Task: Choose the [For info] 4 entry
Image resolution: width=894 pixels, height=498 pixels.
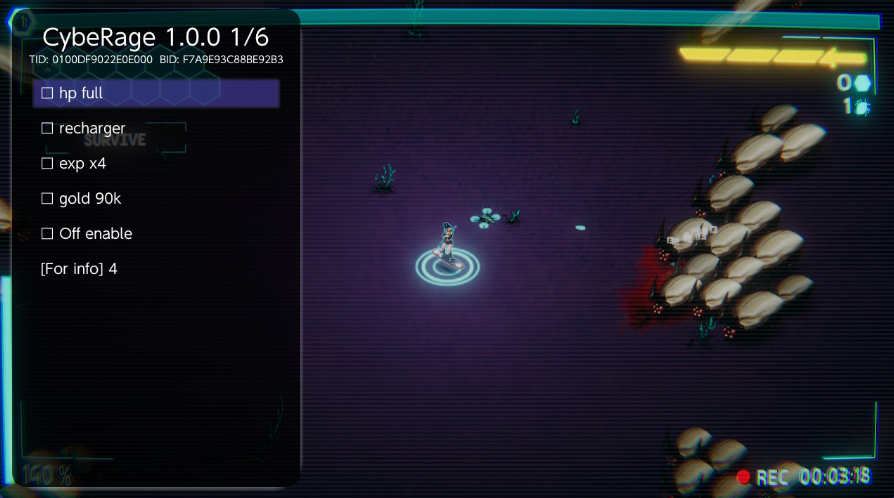Action: pos(79,269)
